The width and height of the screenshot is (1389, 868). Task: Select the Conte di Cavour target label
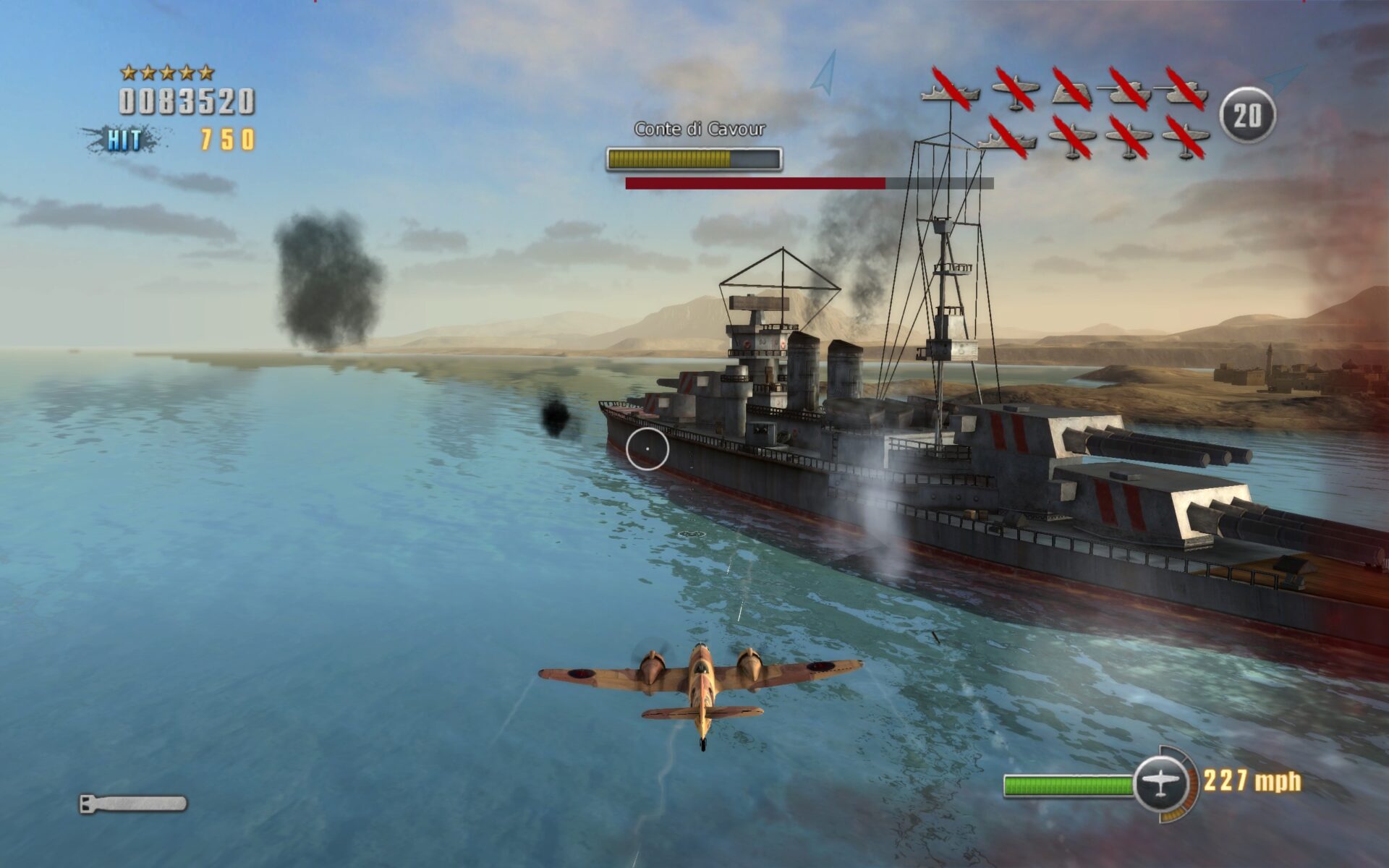tap(699, 129)
